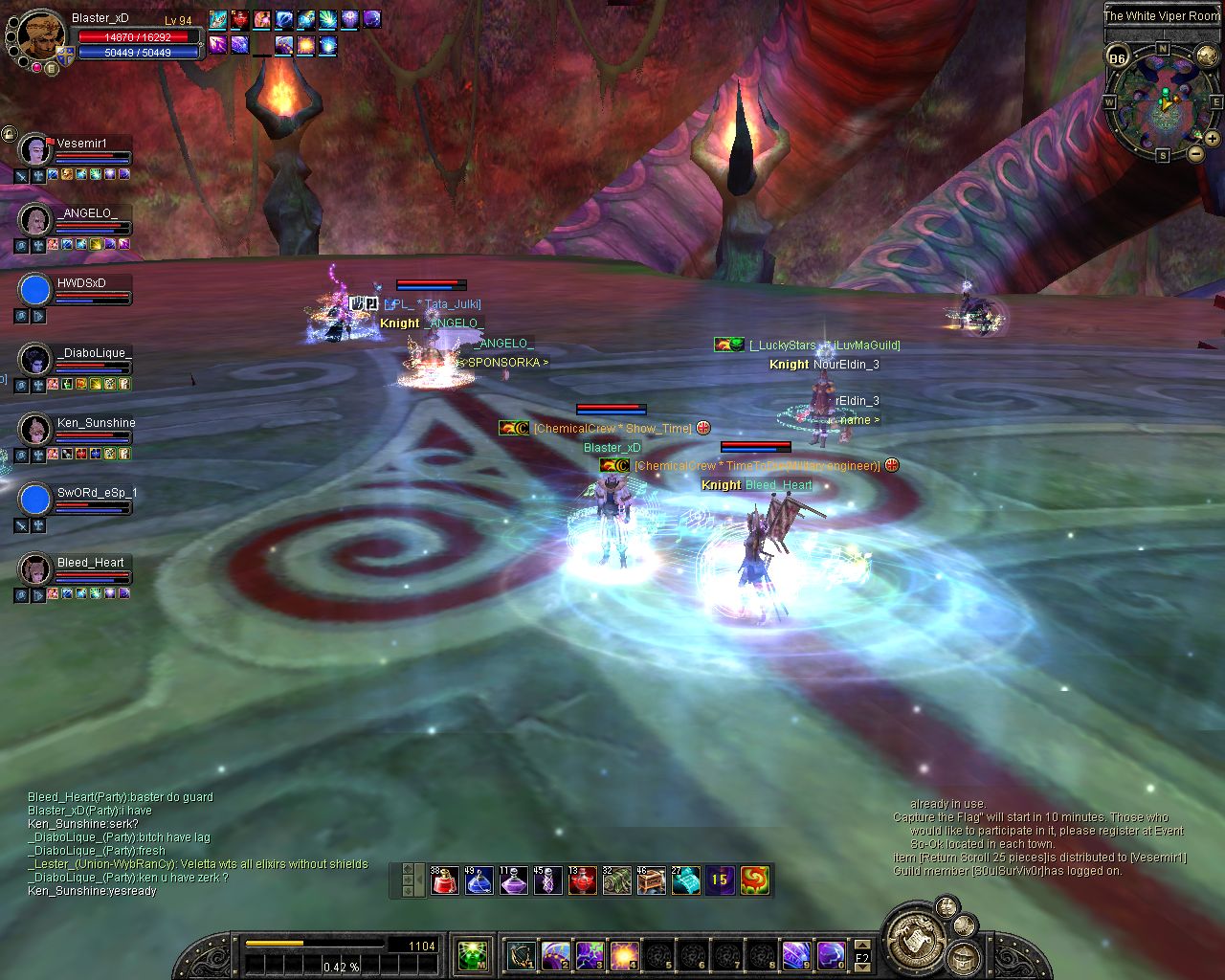The image size is (1225, 980).
Task: Switch the skill bar page at F2
Action: 861,955
